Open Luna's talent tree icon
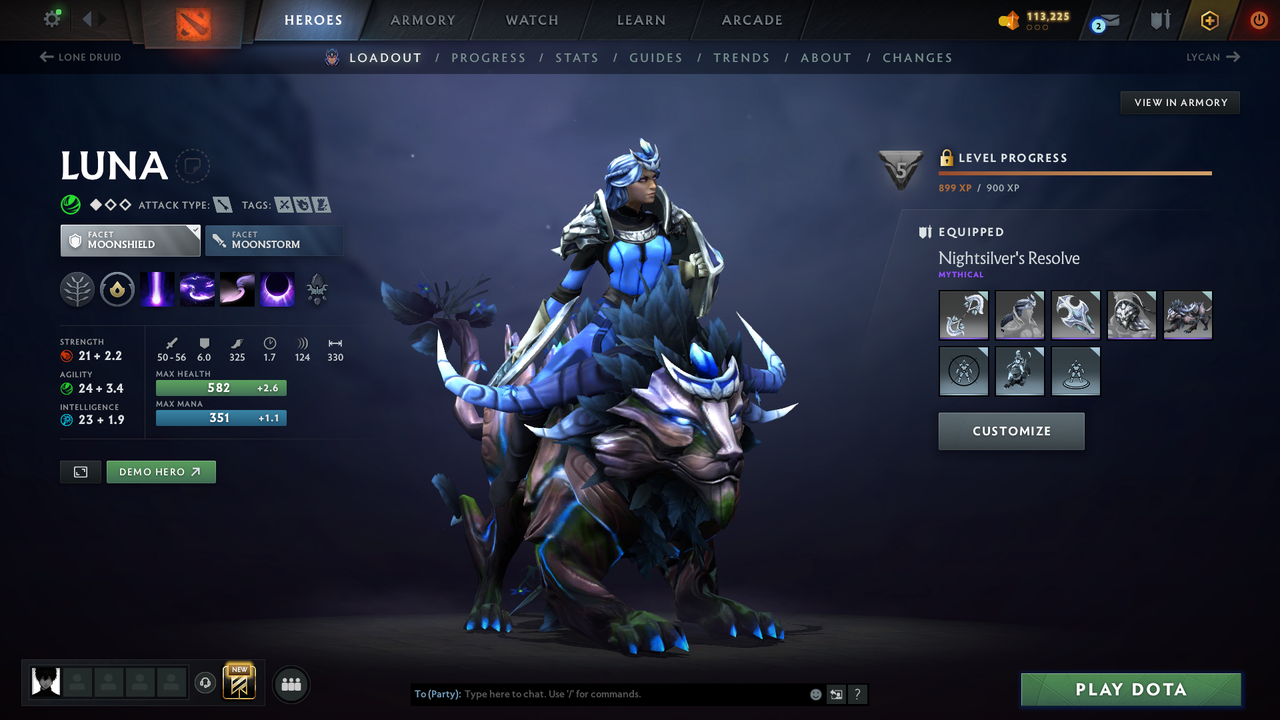Screen dimensions: 1280x720 point(76,289)
